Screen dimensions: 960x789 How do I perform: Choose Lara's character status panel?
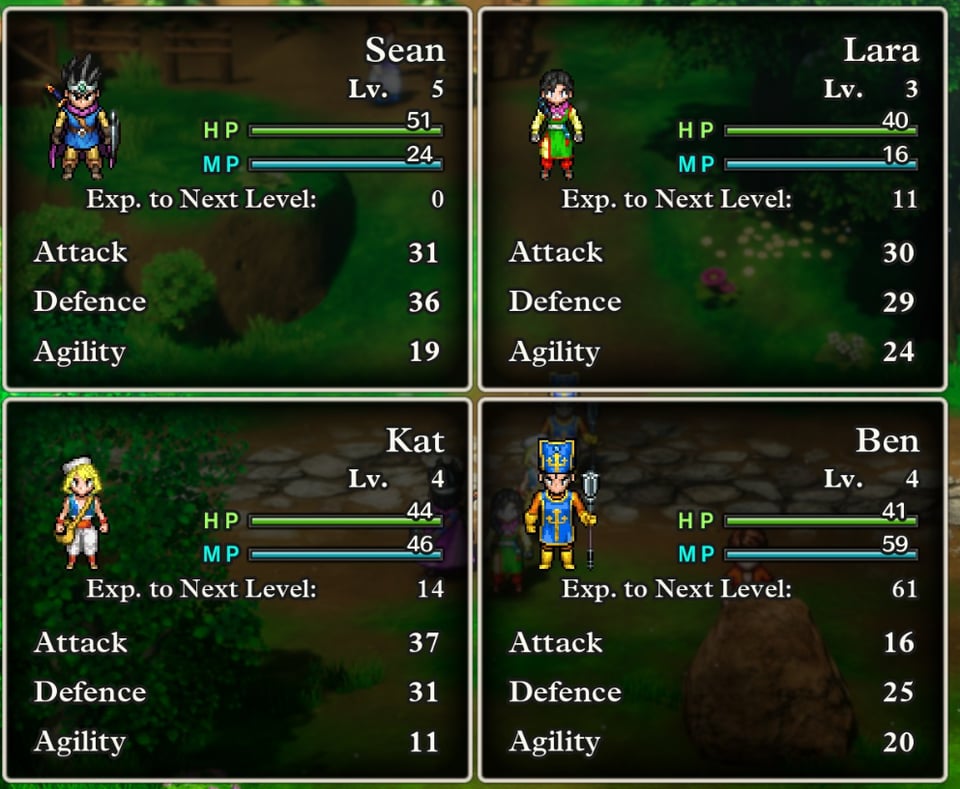pos(712,199)
